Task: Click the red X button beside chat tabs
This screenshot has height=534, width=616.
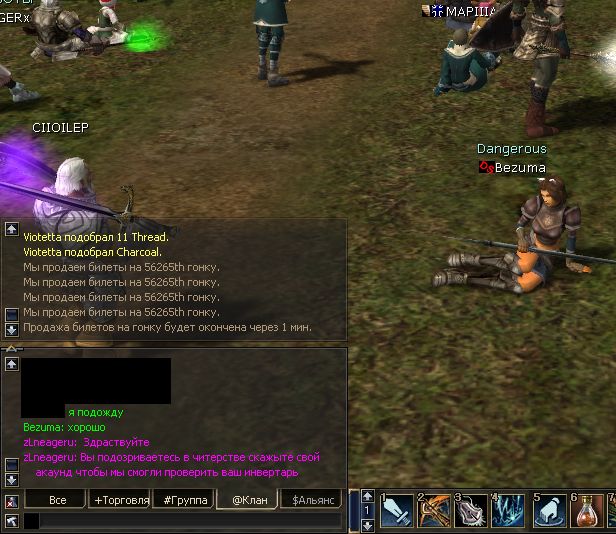Action: point(11,501)
